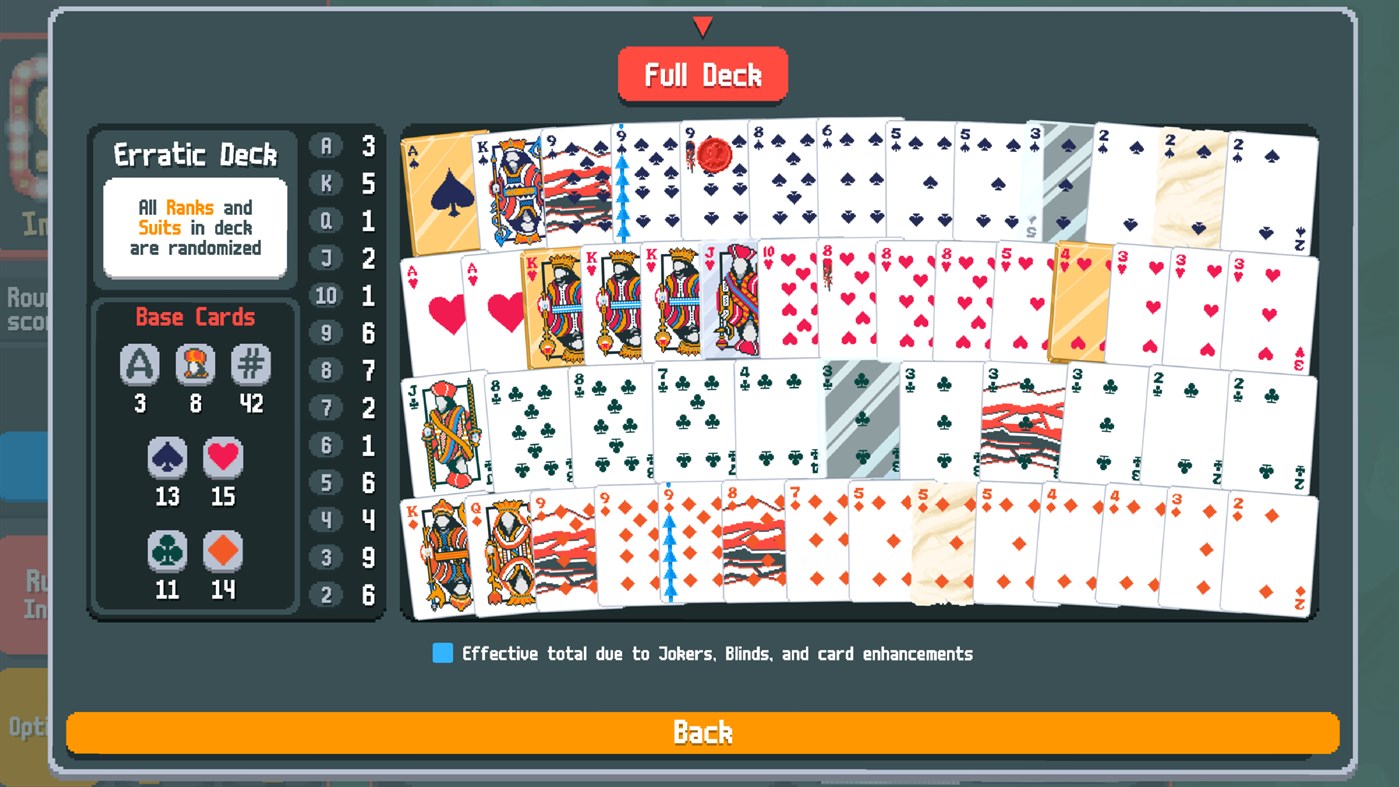Select the club suit icon in Base Cards
The width and height of the screenshot is (1399, 787).
click(167, 551)
